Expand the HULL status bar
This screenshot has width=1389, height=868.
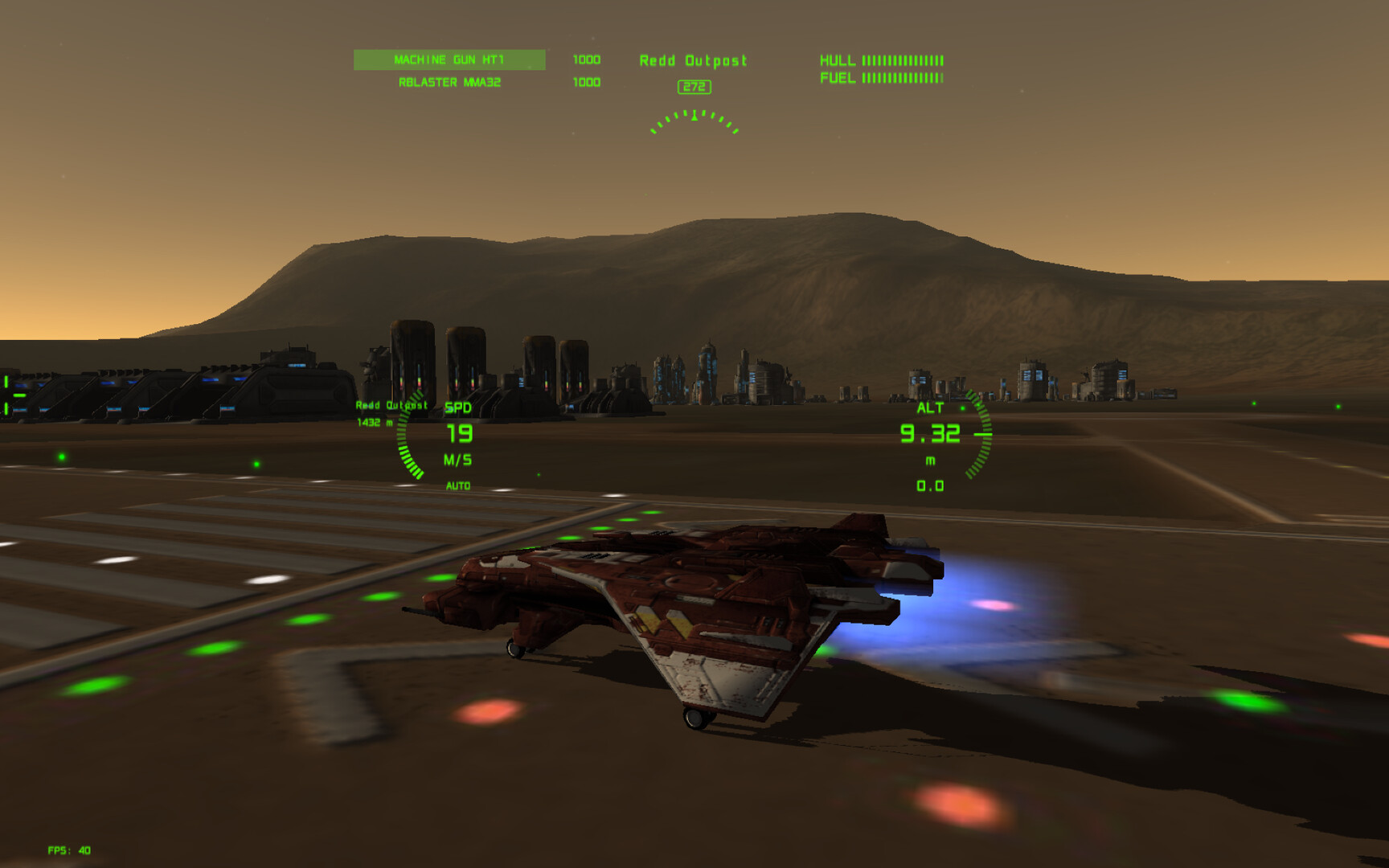click(881, 59)
